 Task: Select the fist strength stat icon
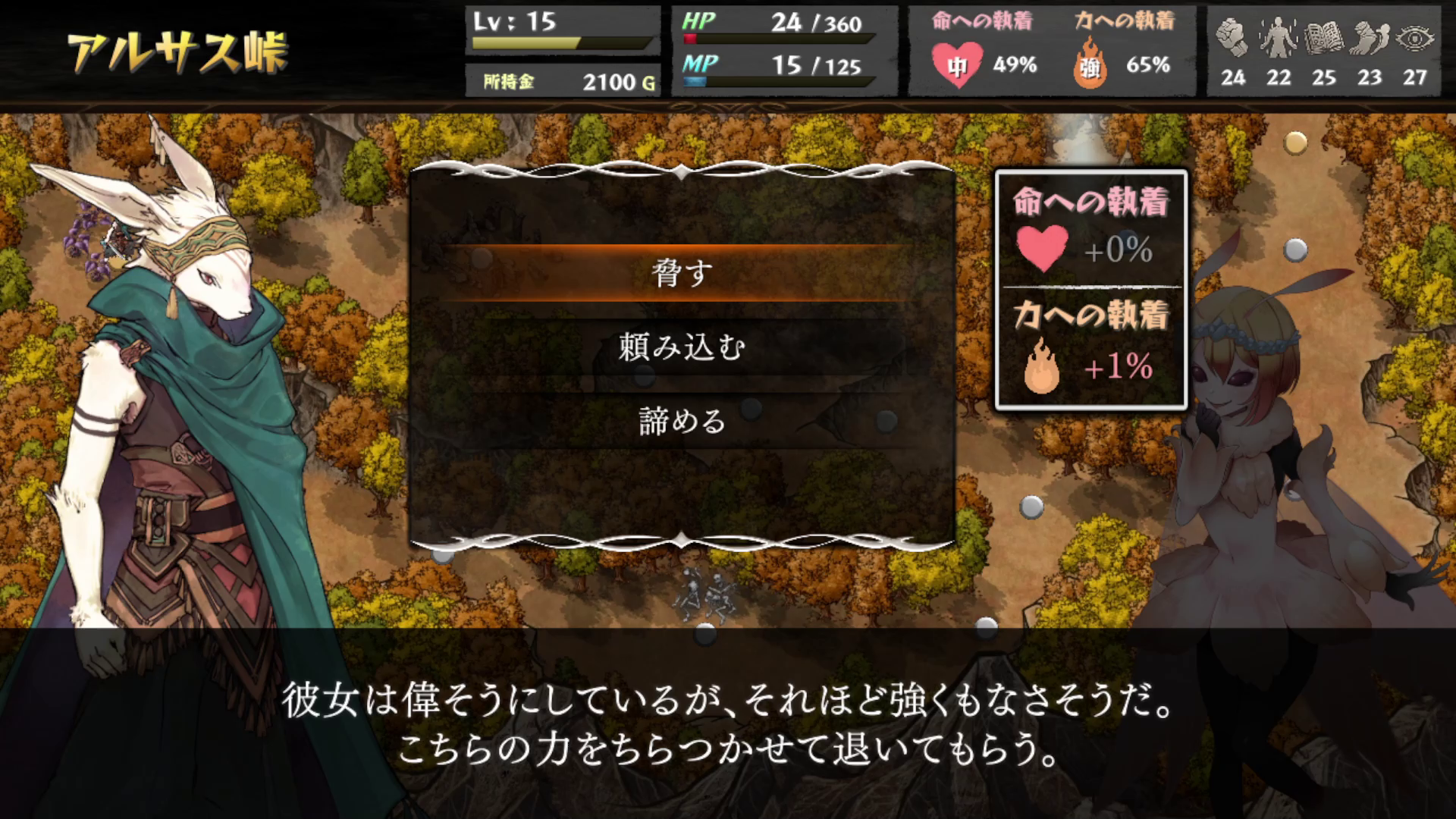click(x=1234, y=36)
